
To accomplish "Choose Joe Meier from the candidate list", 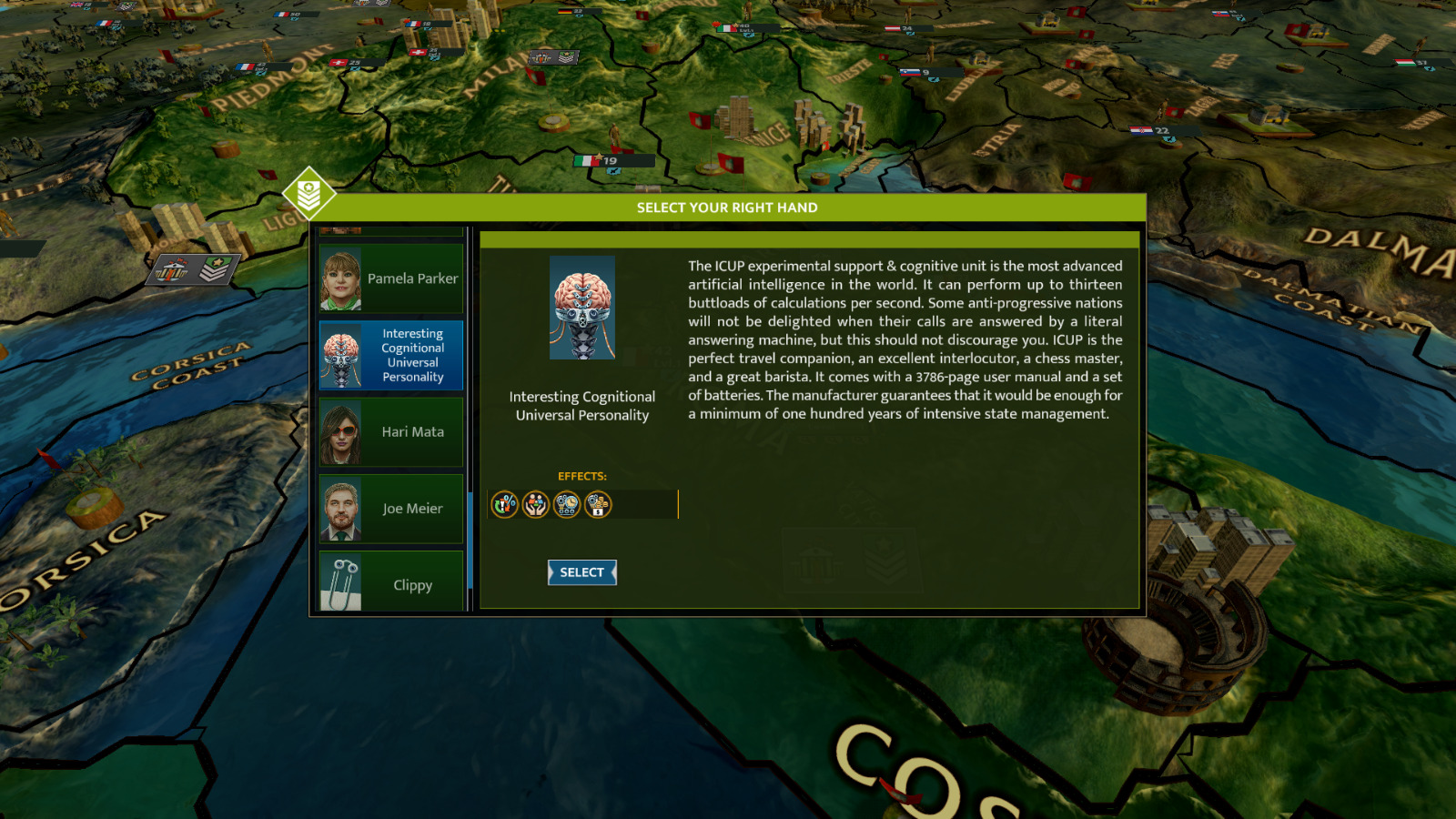I will 390,508.
